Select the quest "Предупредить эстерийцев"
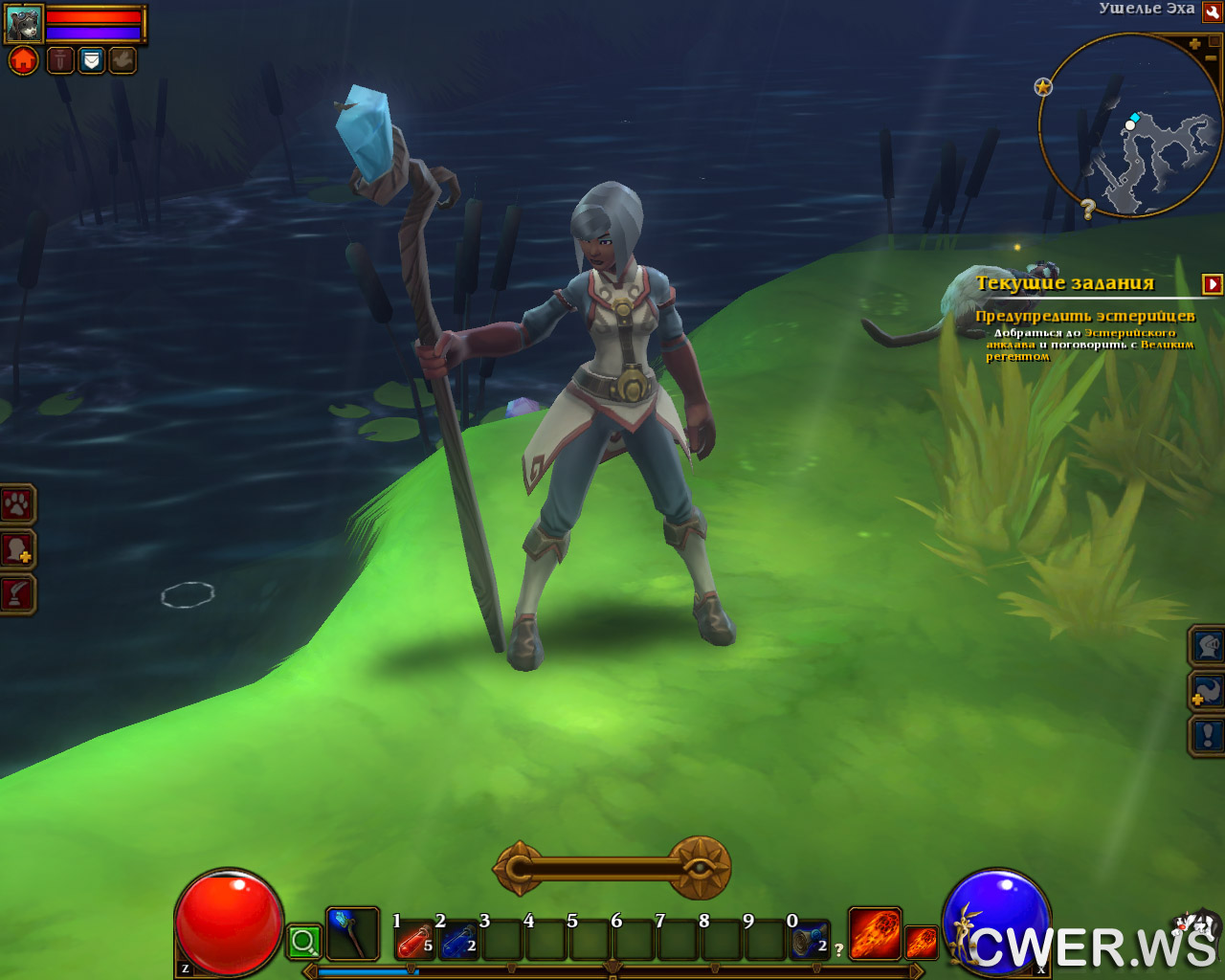1225x980 pixels. 1084,316
